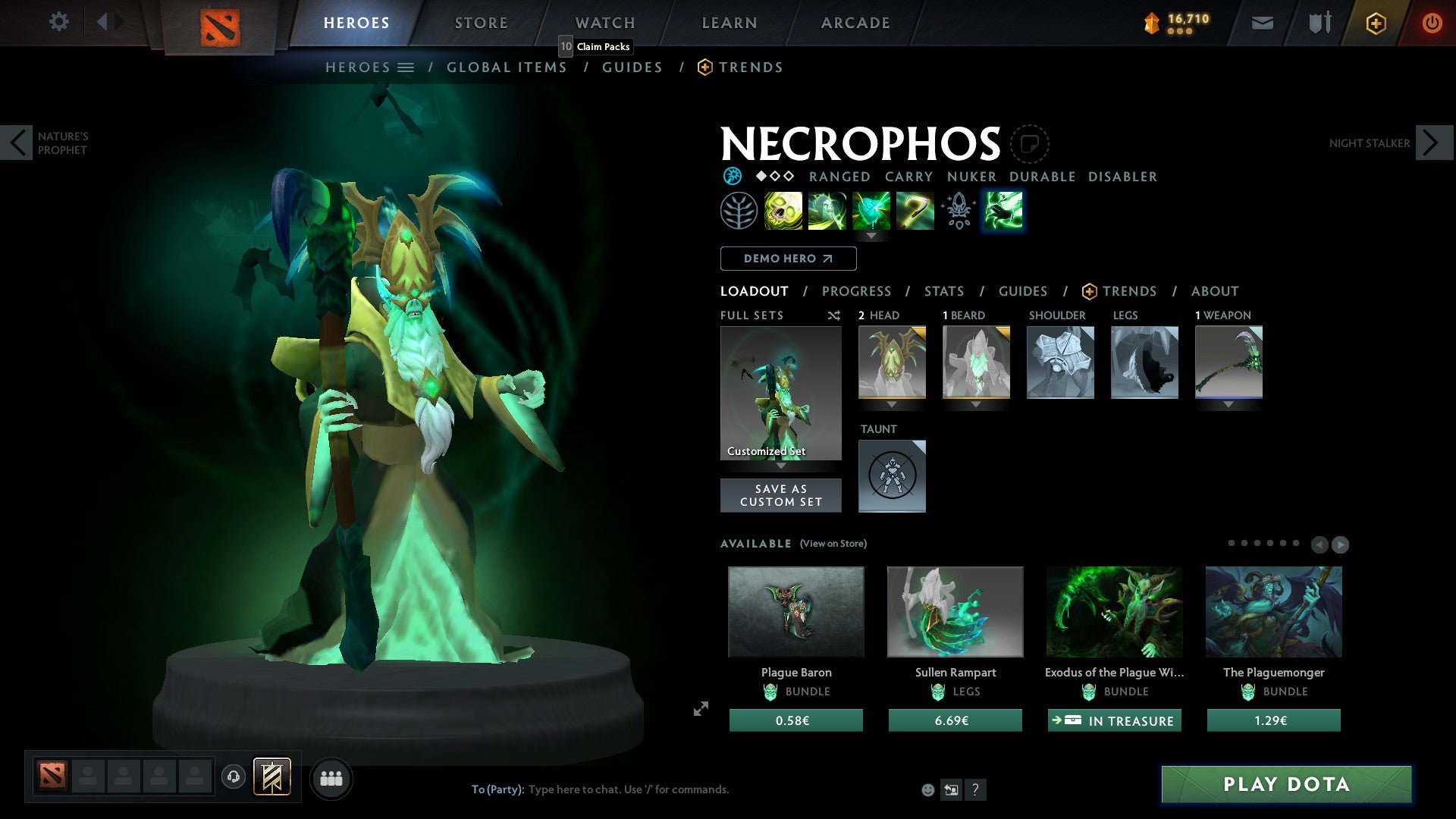Image resolution: width=1456 pixels, height=819 pixels.
Task: Click the mail inbox icon in top bar
Action: pyautogui.click(x=1263, y=23)
